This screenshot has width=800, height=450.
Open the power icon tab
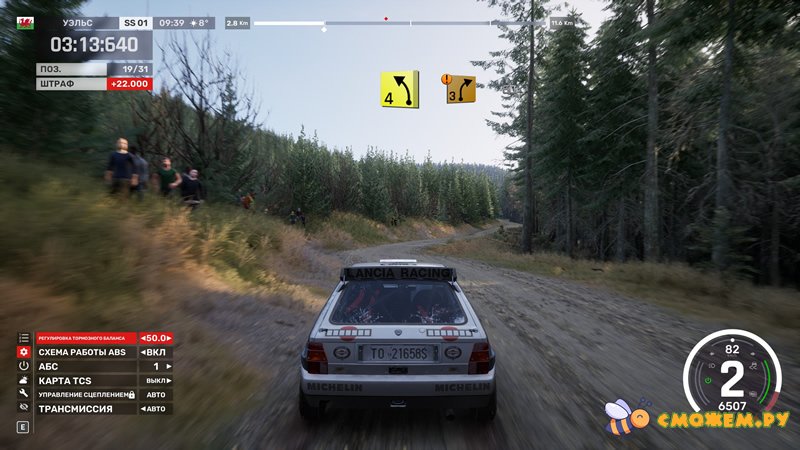(x=23, y=367)
